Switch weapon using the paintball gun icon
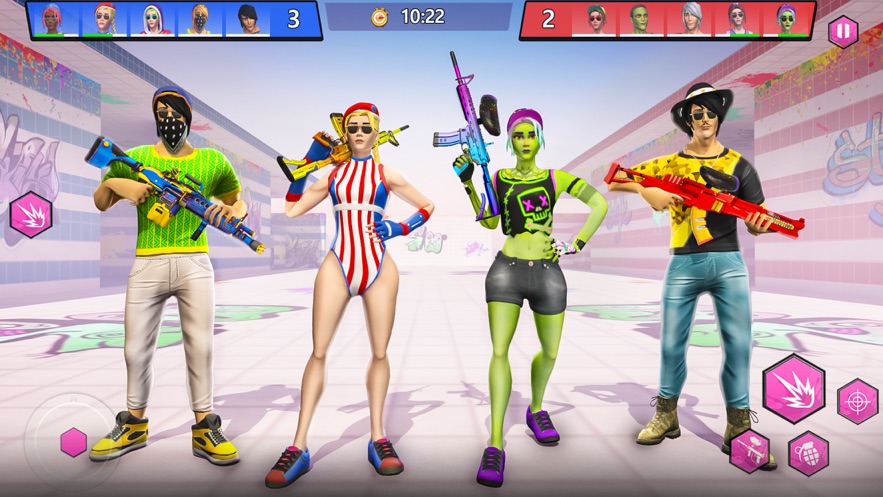Screen dimensions: 883x497 (750, 451)
